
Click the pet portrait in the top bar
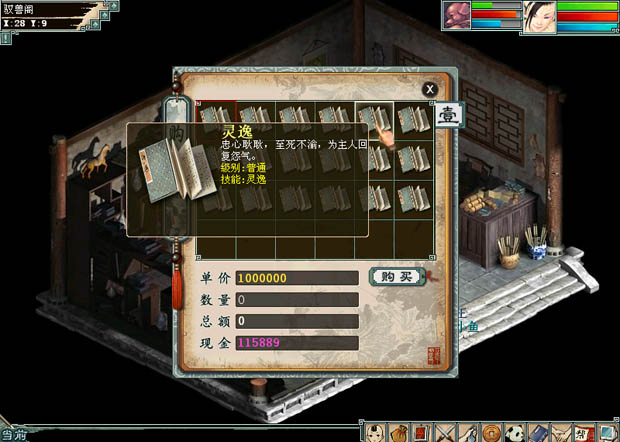click(456, 17)
